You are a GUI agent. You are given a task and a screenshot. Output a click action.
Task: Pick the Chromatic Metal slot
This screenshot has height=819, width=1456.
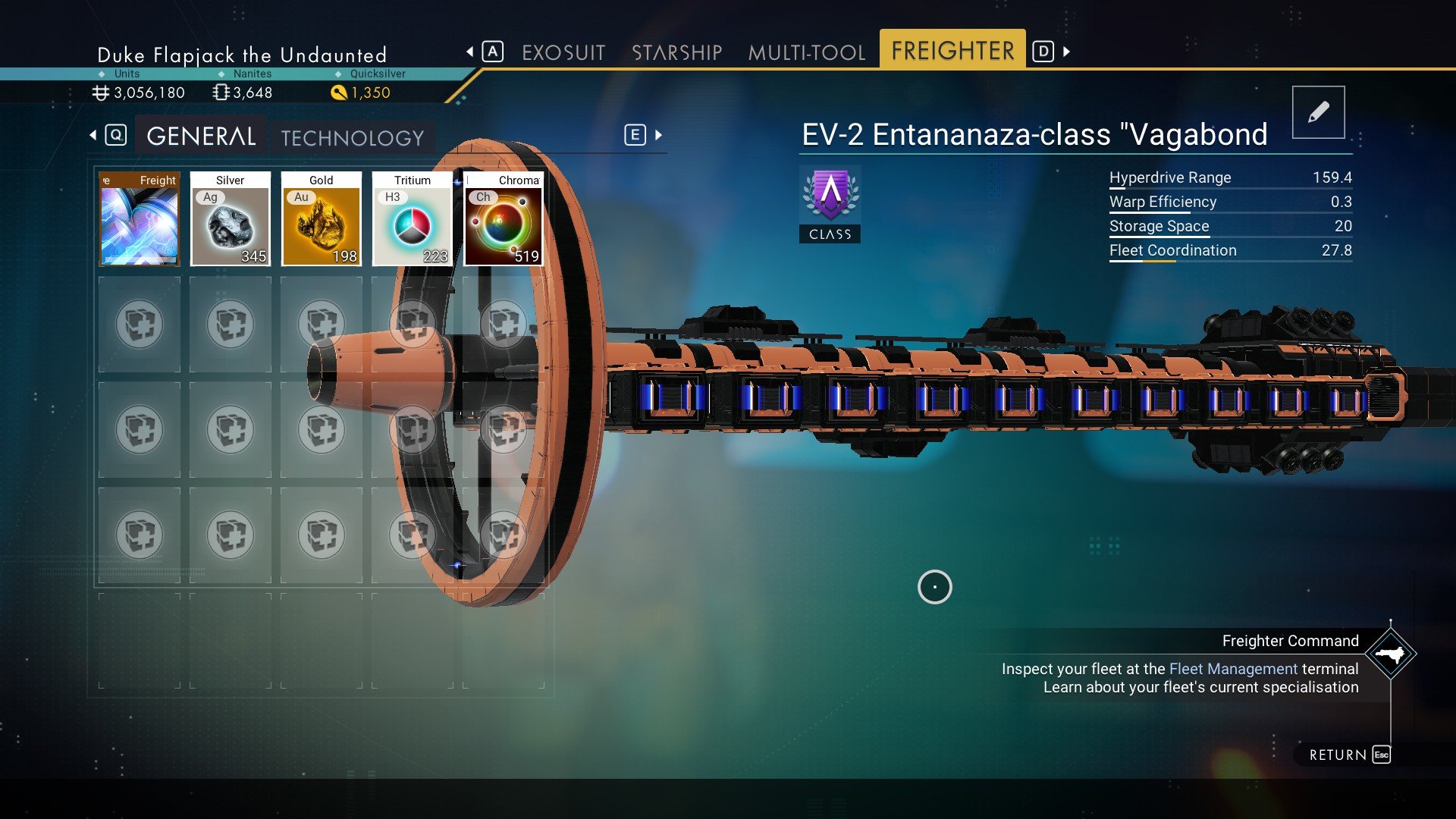tap(504, 219)
